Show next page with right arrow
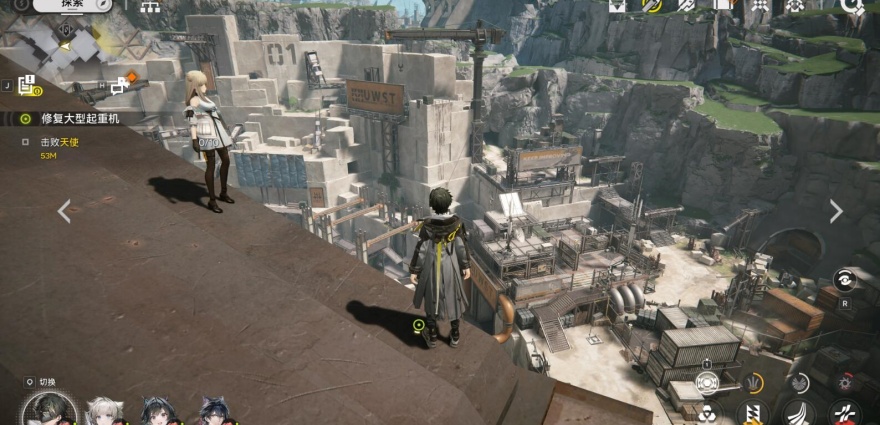The height and width of the screenshot is (425, 880). click(x=836, y=211)
